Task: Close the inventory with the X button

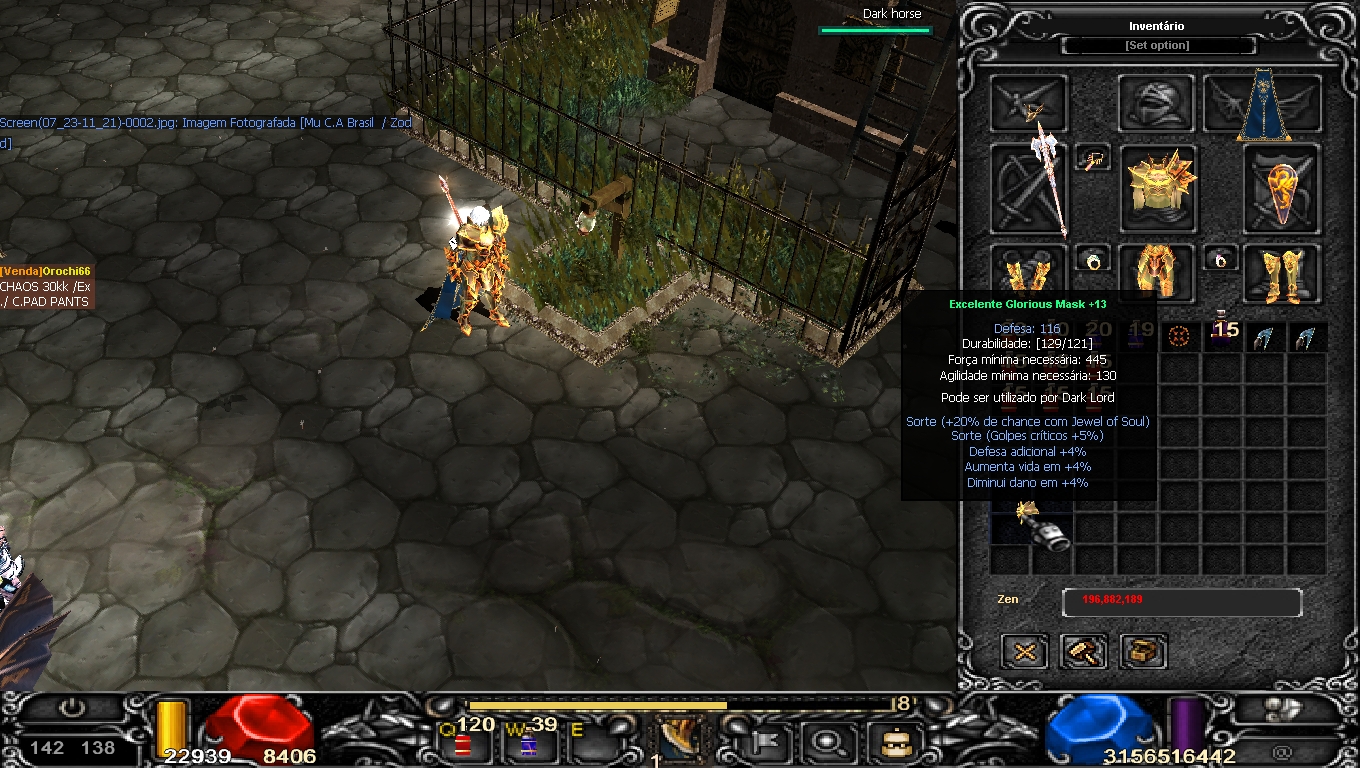Action: point(1025,652)
